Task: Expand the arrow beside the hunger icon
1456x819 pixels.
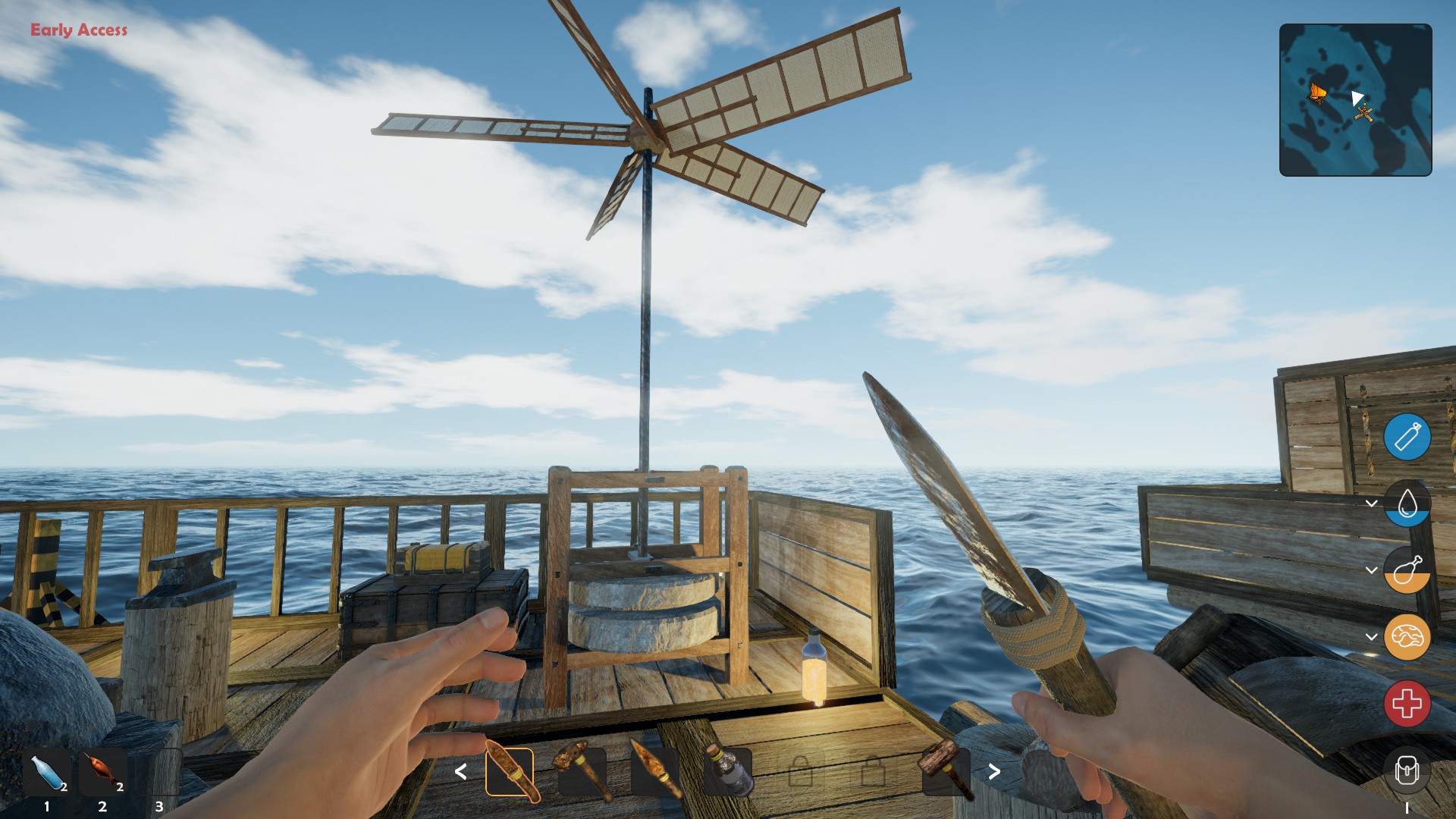Action: 1371,570
